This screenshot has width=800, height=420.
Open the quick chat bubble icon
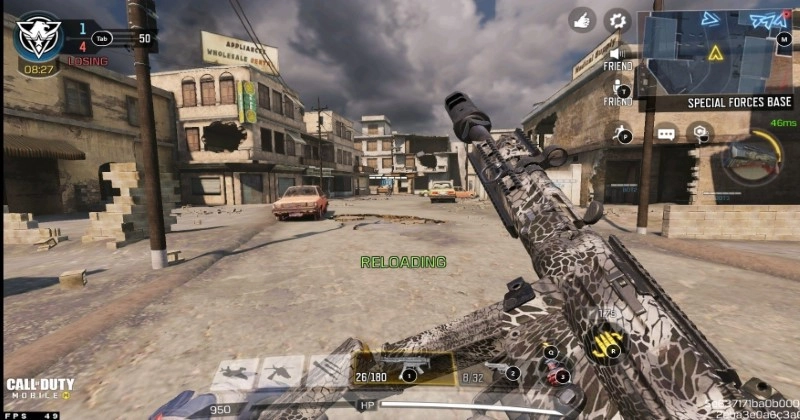click(x=666, y=133)
